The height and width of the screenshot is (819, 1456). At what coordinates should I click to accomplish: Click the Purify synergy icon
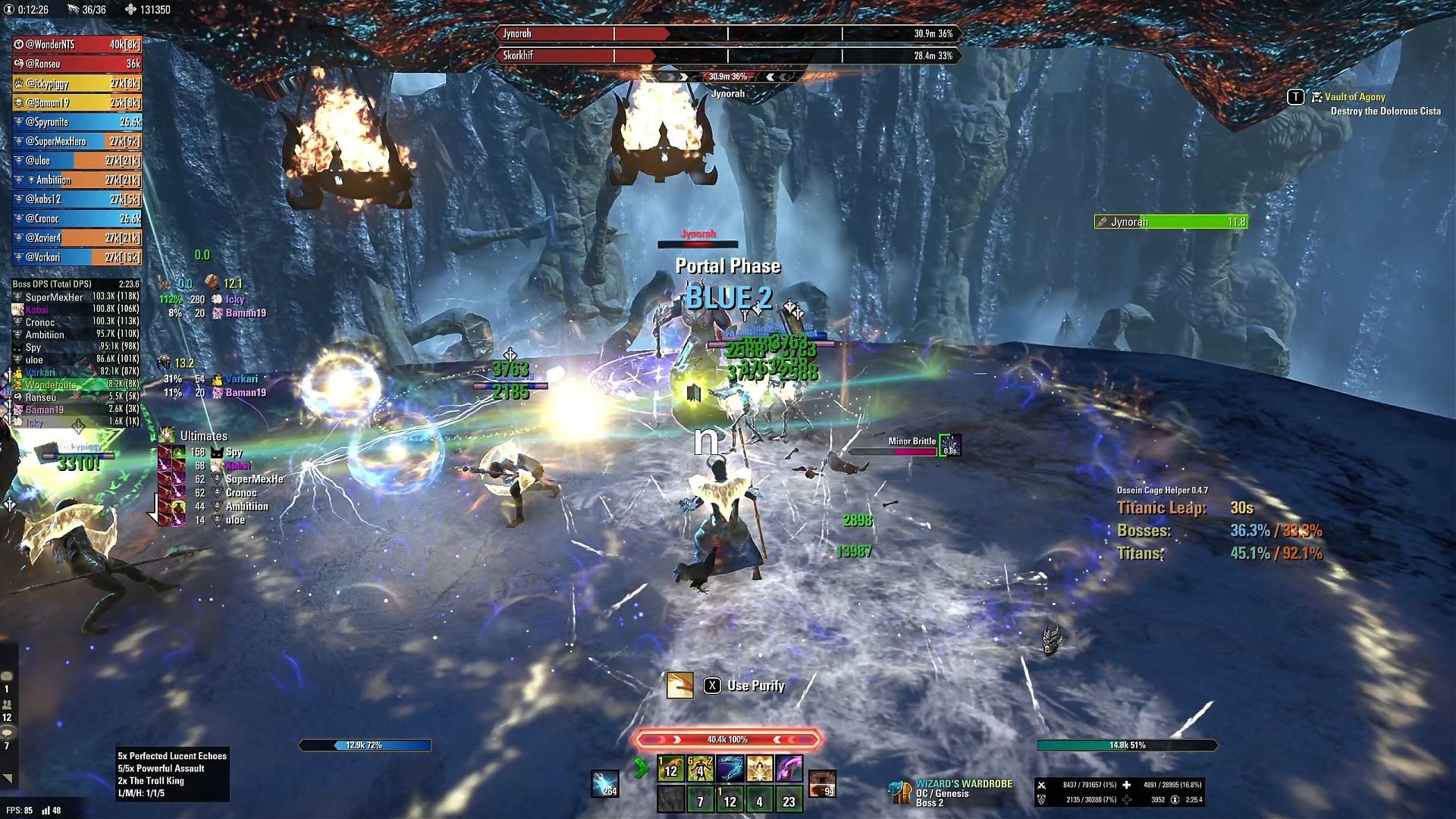coord(679,686)
